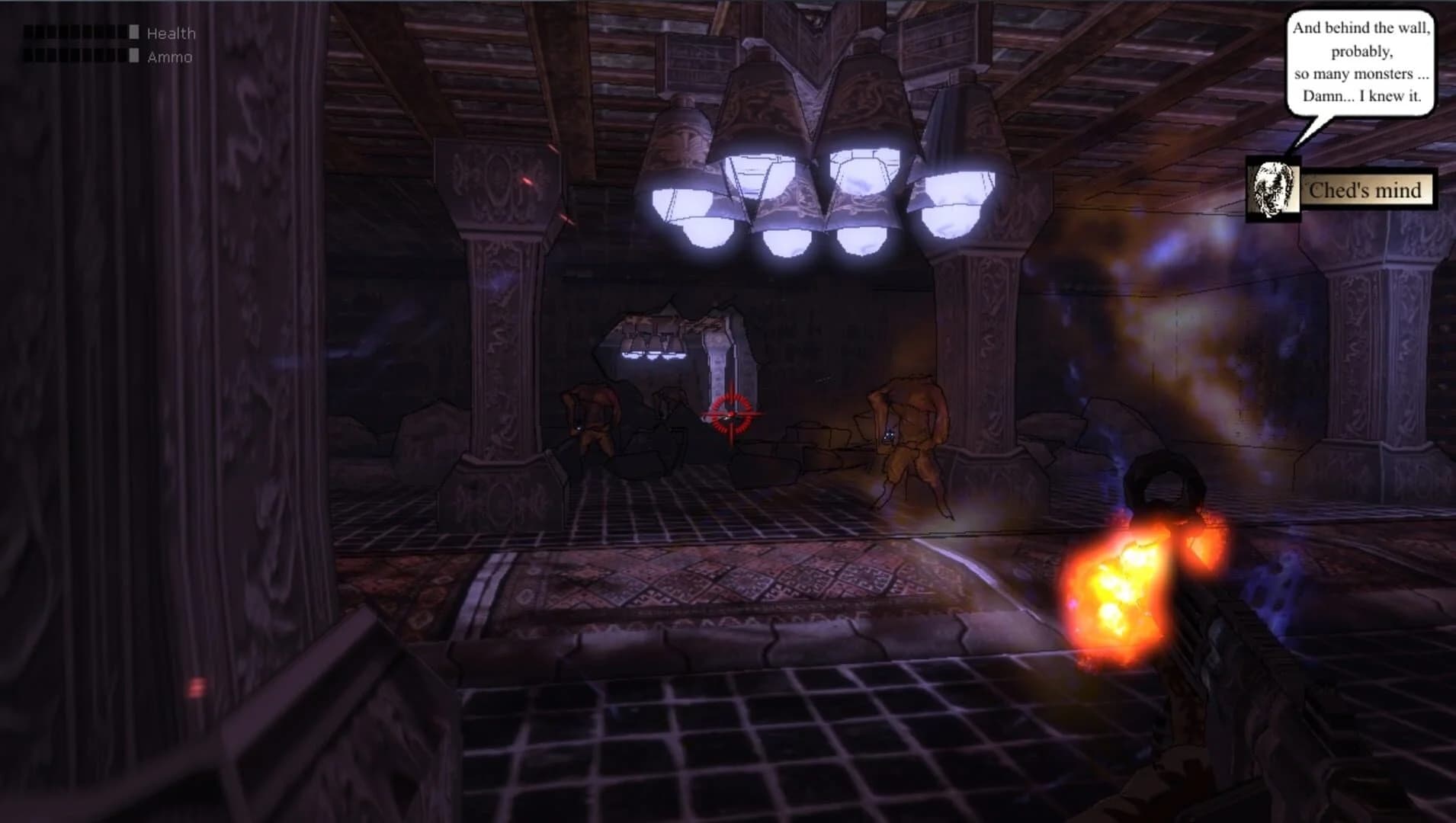This screenshot has width=1456, height=823.
Task: Click the first Health bar segment
Action: tap(27, 32)
